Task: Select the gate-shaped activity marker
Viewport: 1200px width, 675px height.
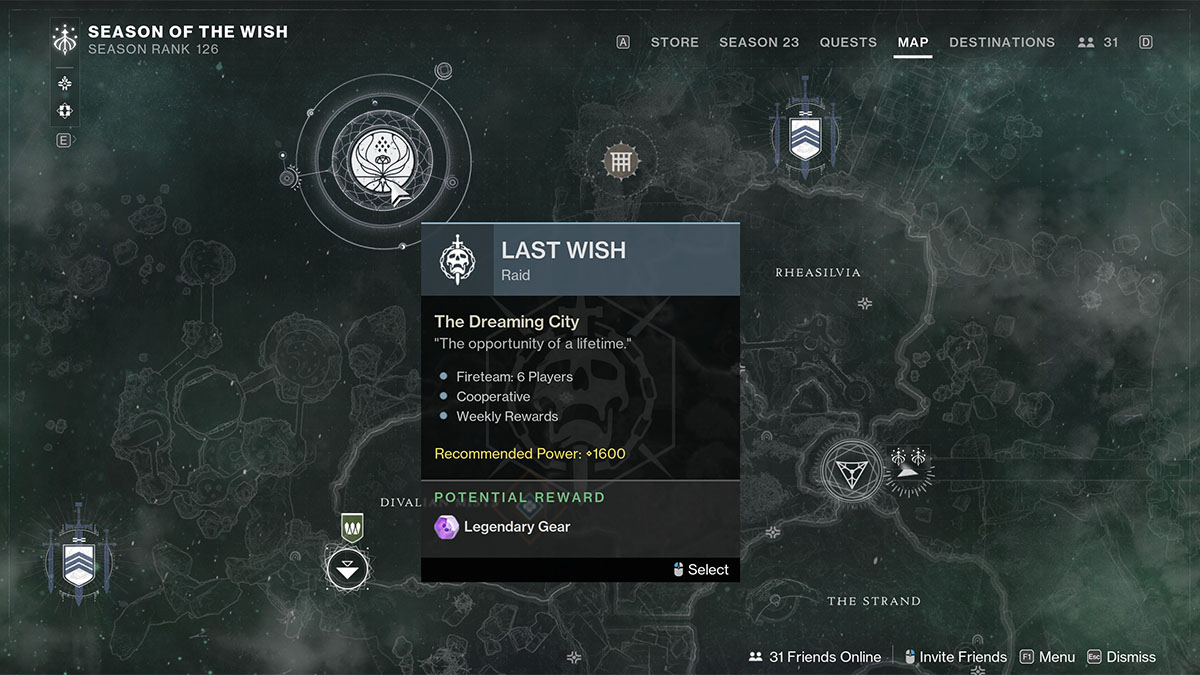Action: click(x=620, y=160)
